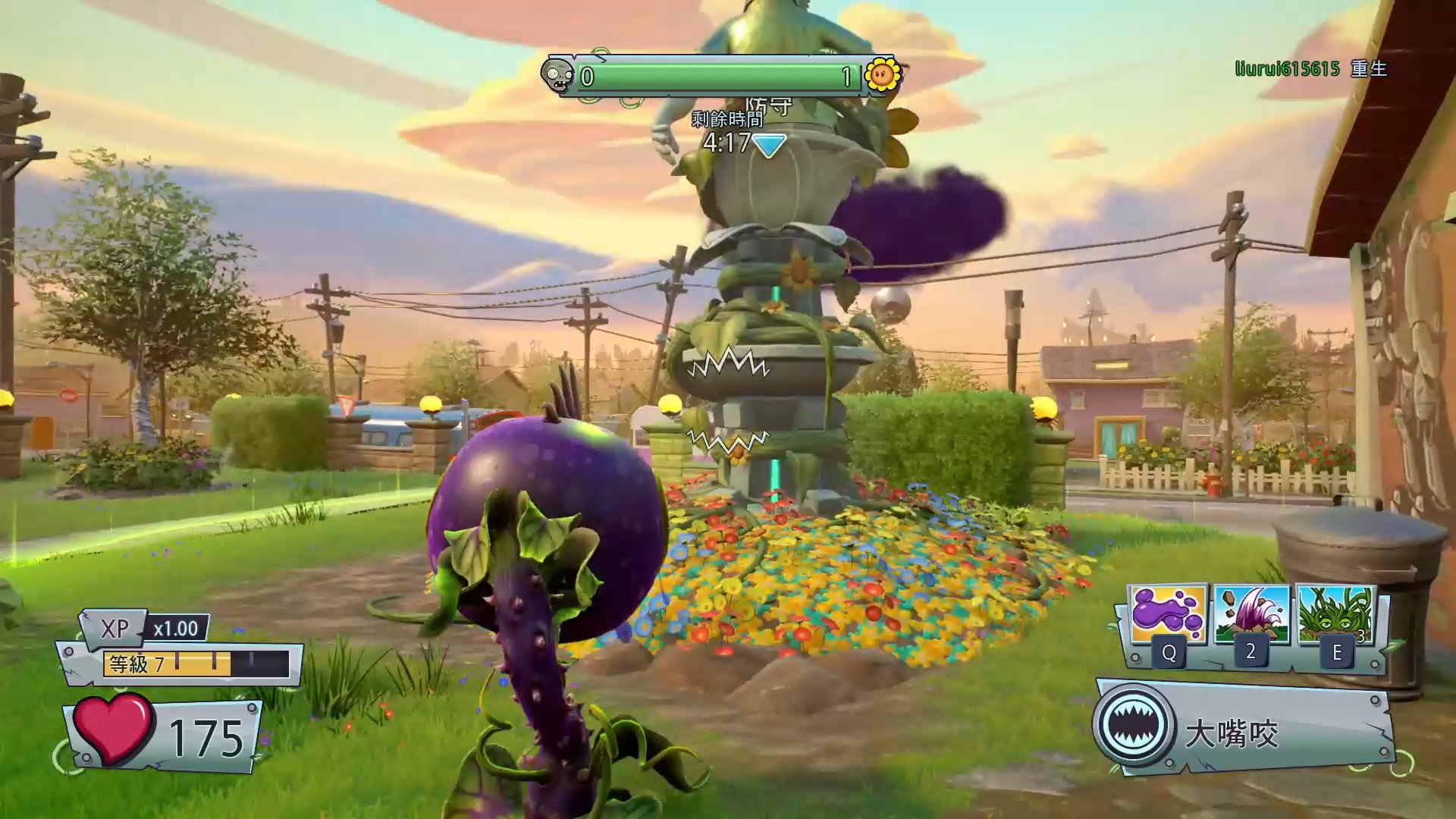Activate the purple Goop ability icon
The image size is (1456, 819).
[x=1167, y=615]
